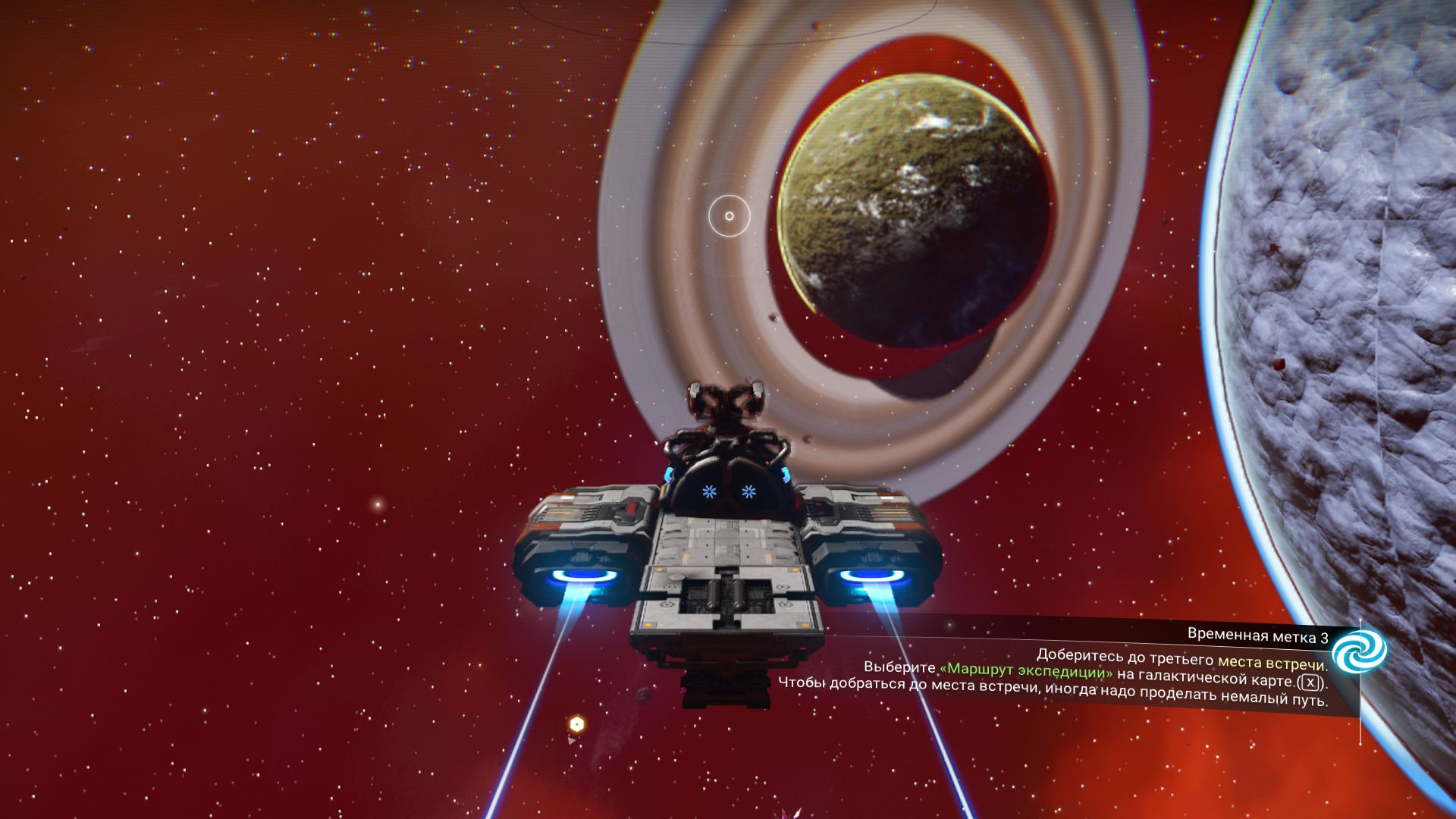This screenshot has width=1456, height=819.
Task: Click the yellow hexagon waypoint marker
Action: (577, 724)
